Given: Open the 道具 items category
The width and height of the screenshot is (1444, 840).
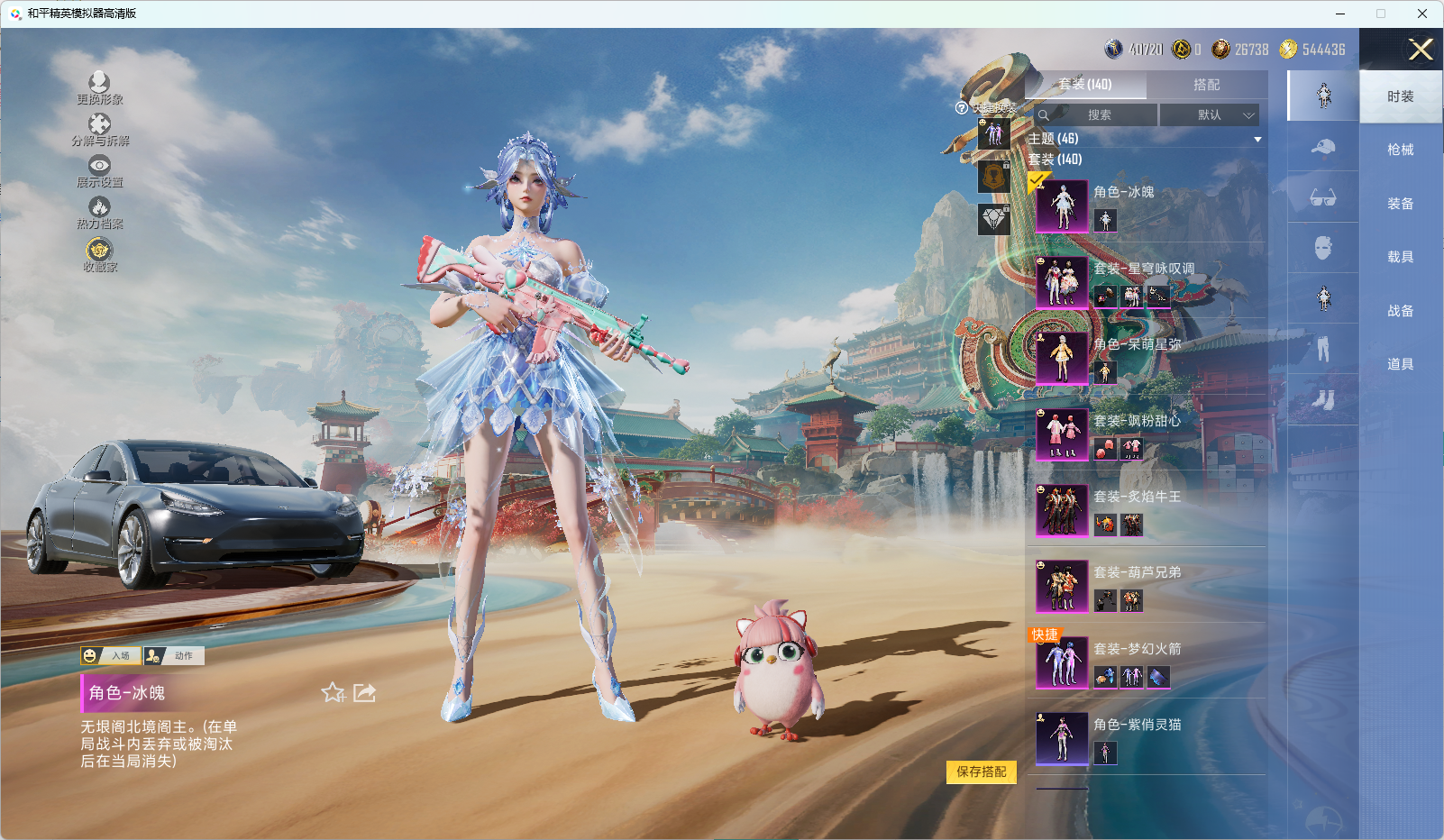Looking at the screenshot, I should pyautogui.click(x=1400, y=364).
